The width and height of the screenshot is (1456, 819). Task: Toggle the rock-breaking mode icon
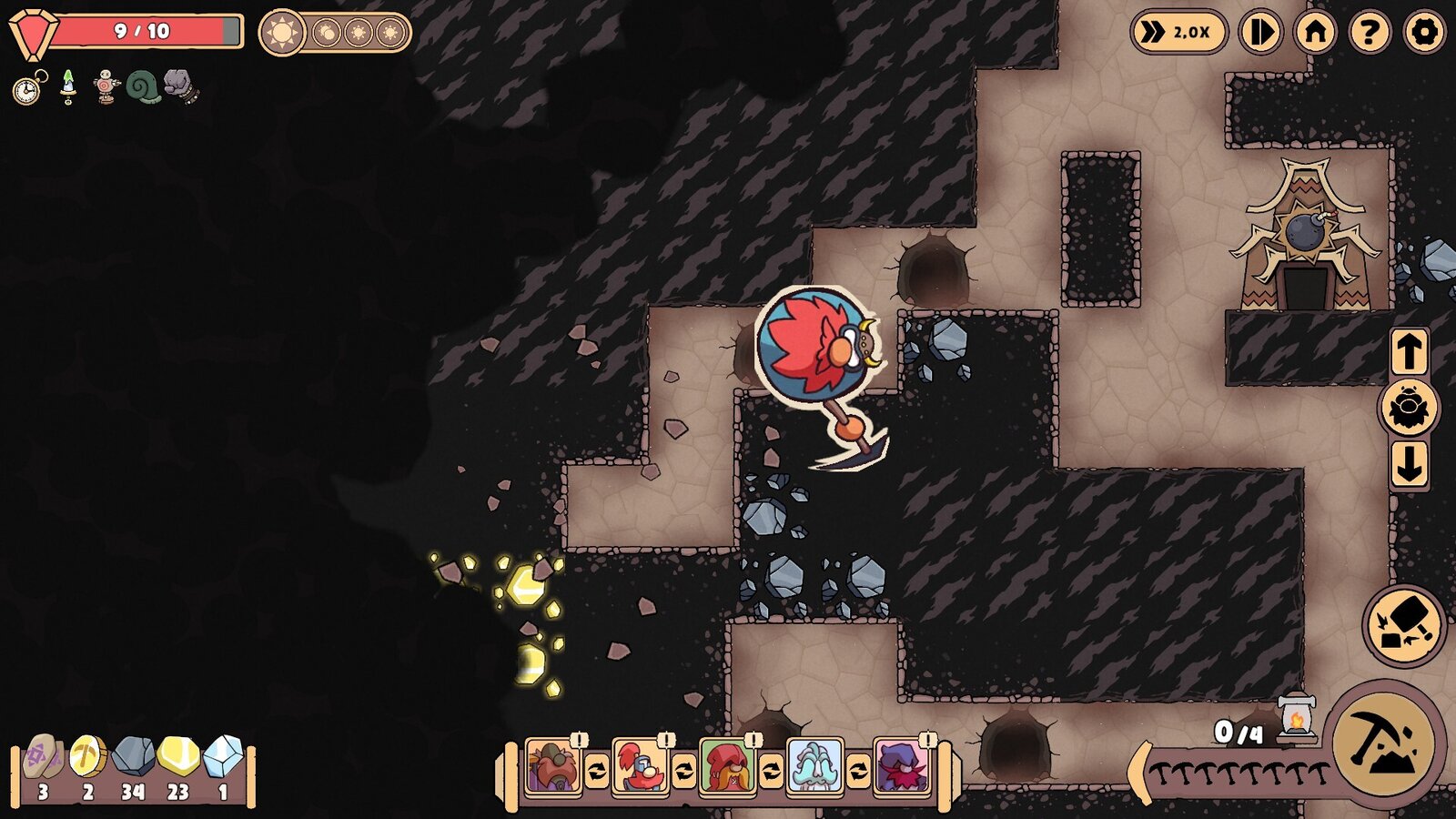pos(1403,622)
